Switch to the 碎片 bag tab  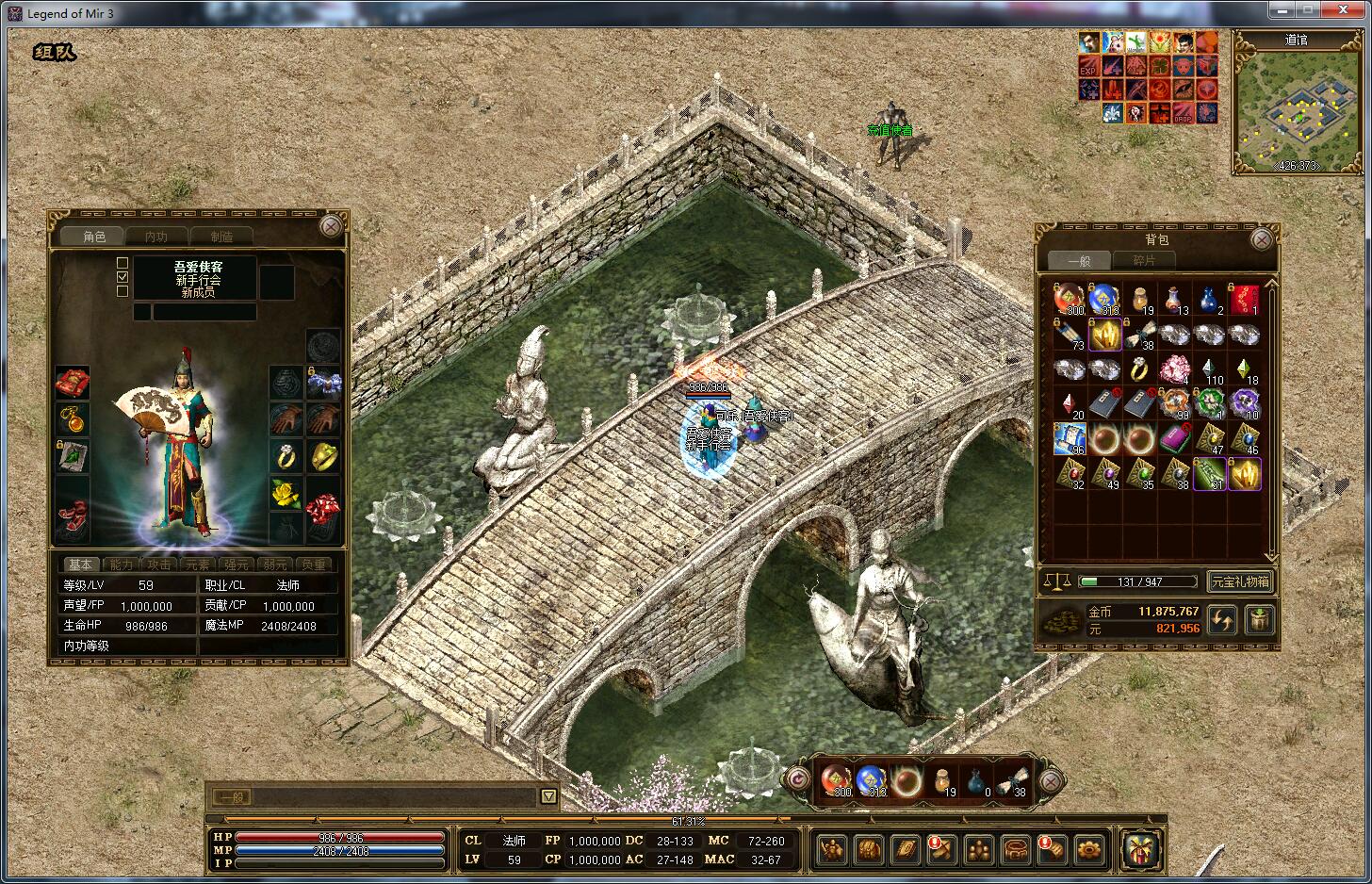tap(1143, 260)
